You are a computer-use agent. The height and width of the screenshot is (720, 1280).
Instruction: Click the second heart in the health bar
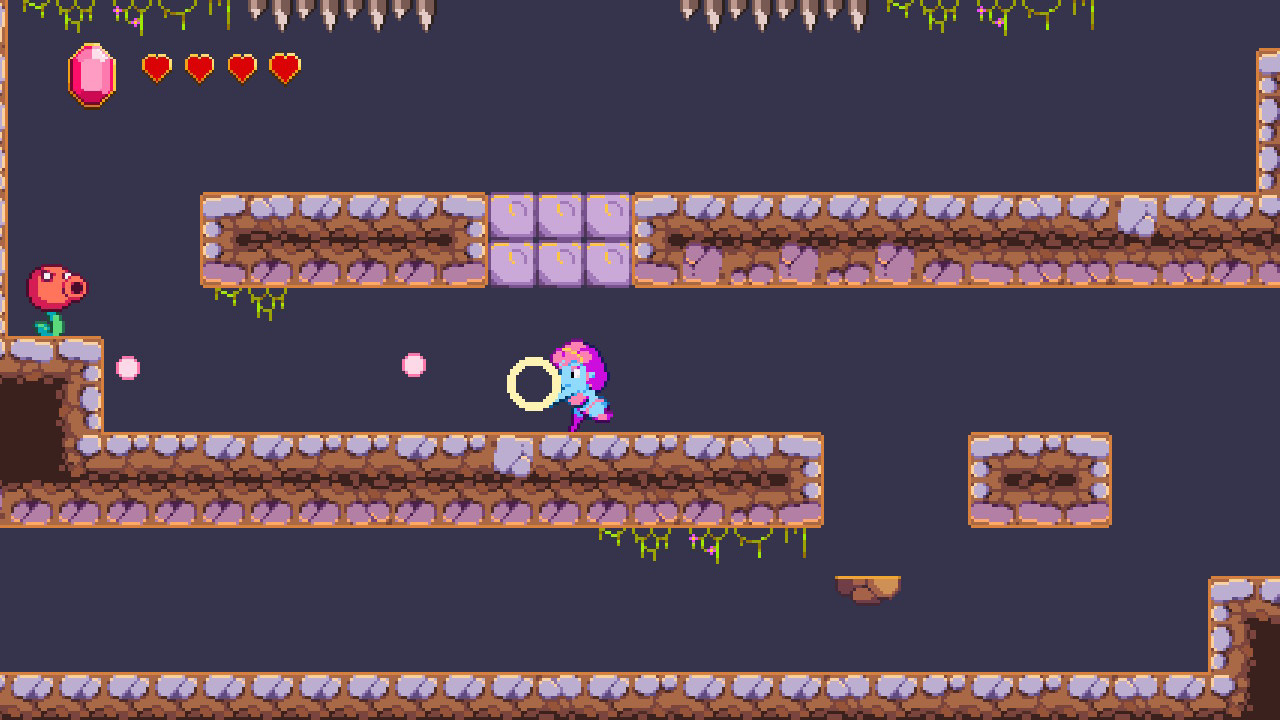tap(199, 70)
